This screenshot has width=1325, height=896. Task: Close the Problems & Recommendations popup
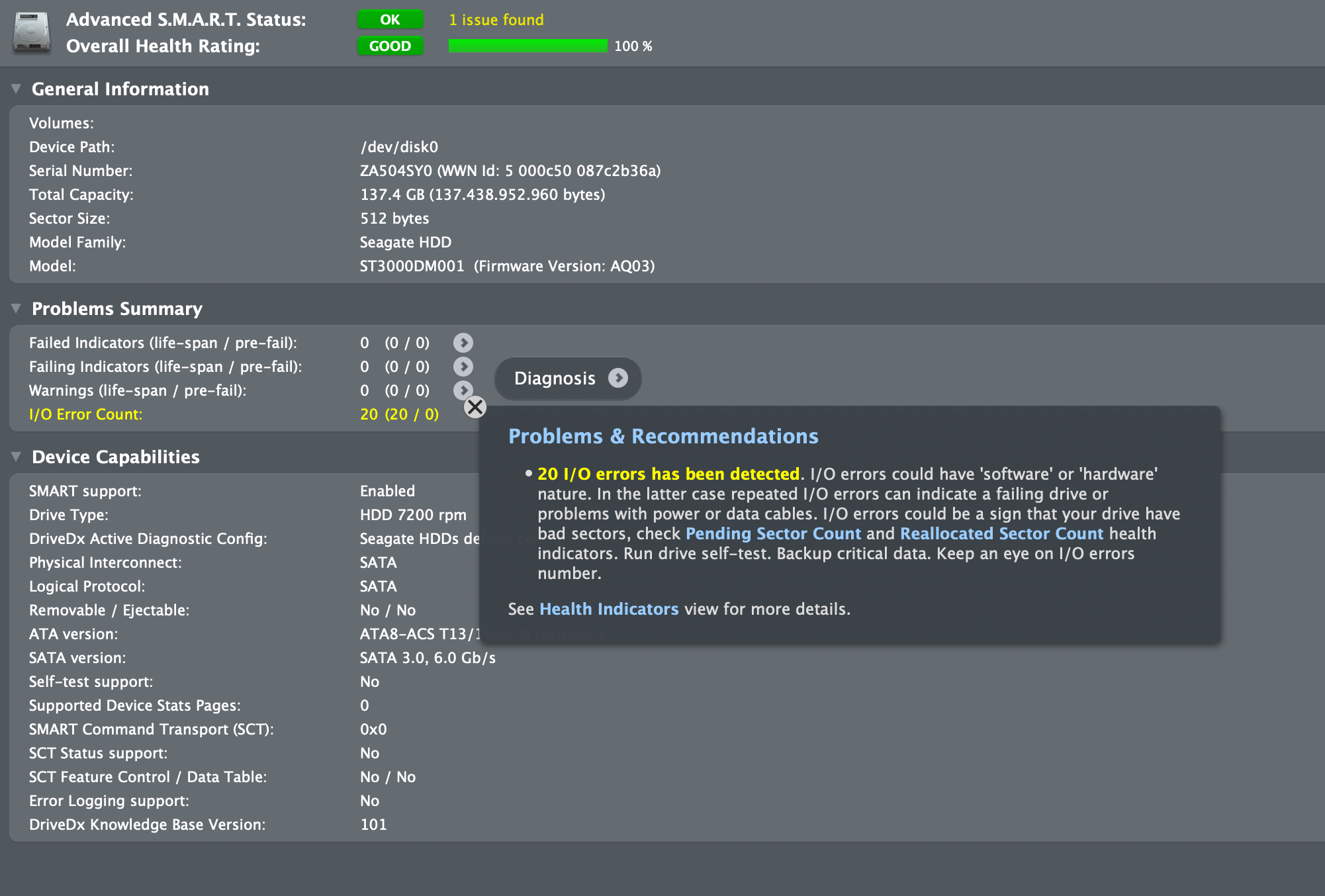coord(475,407)
